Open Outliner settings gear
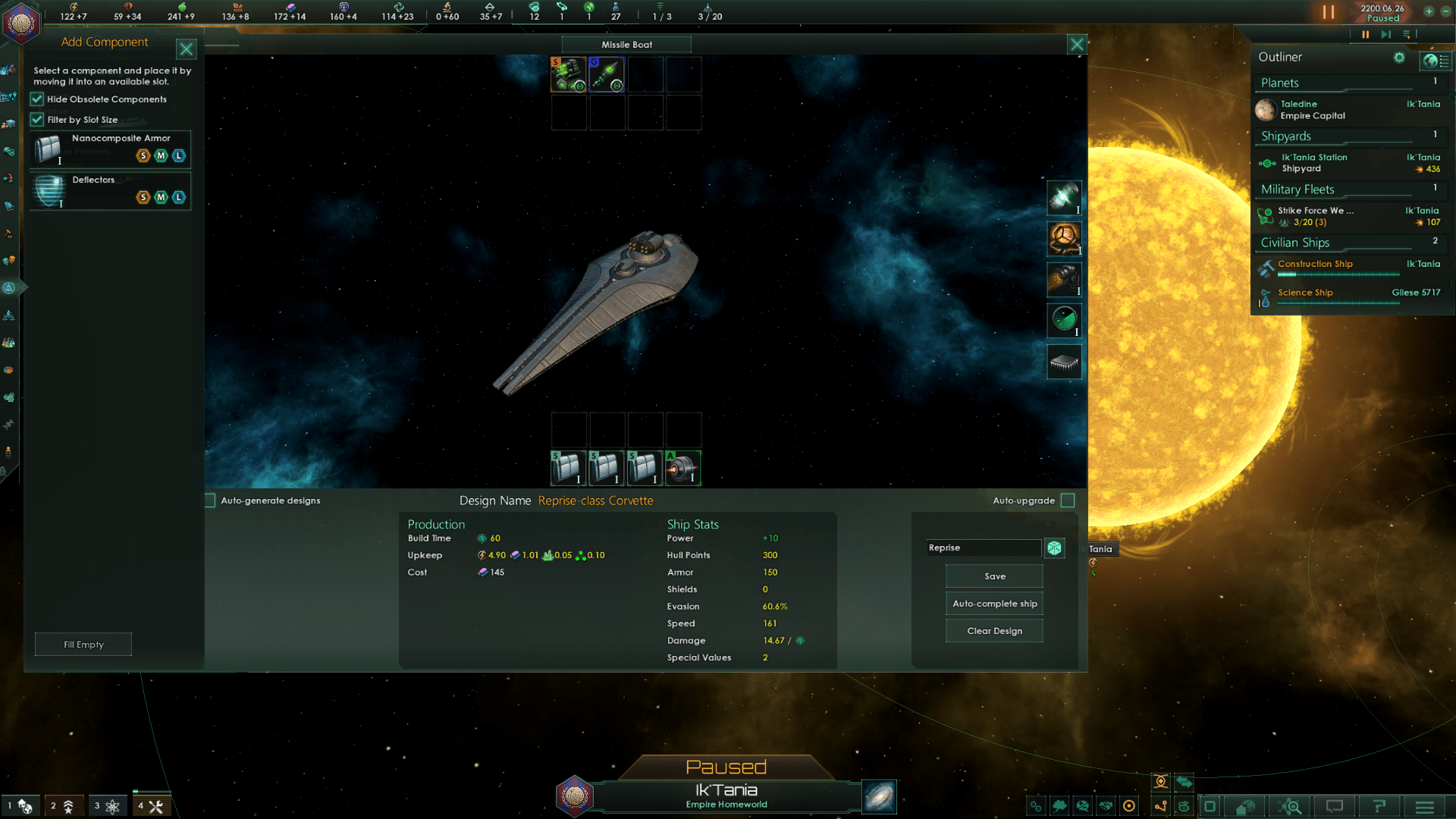 (x=1399, y=58)
